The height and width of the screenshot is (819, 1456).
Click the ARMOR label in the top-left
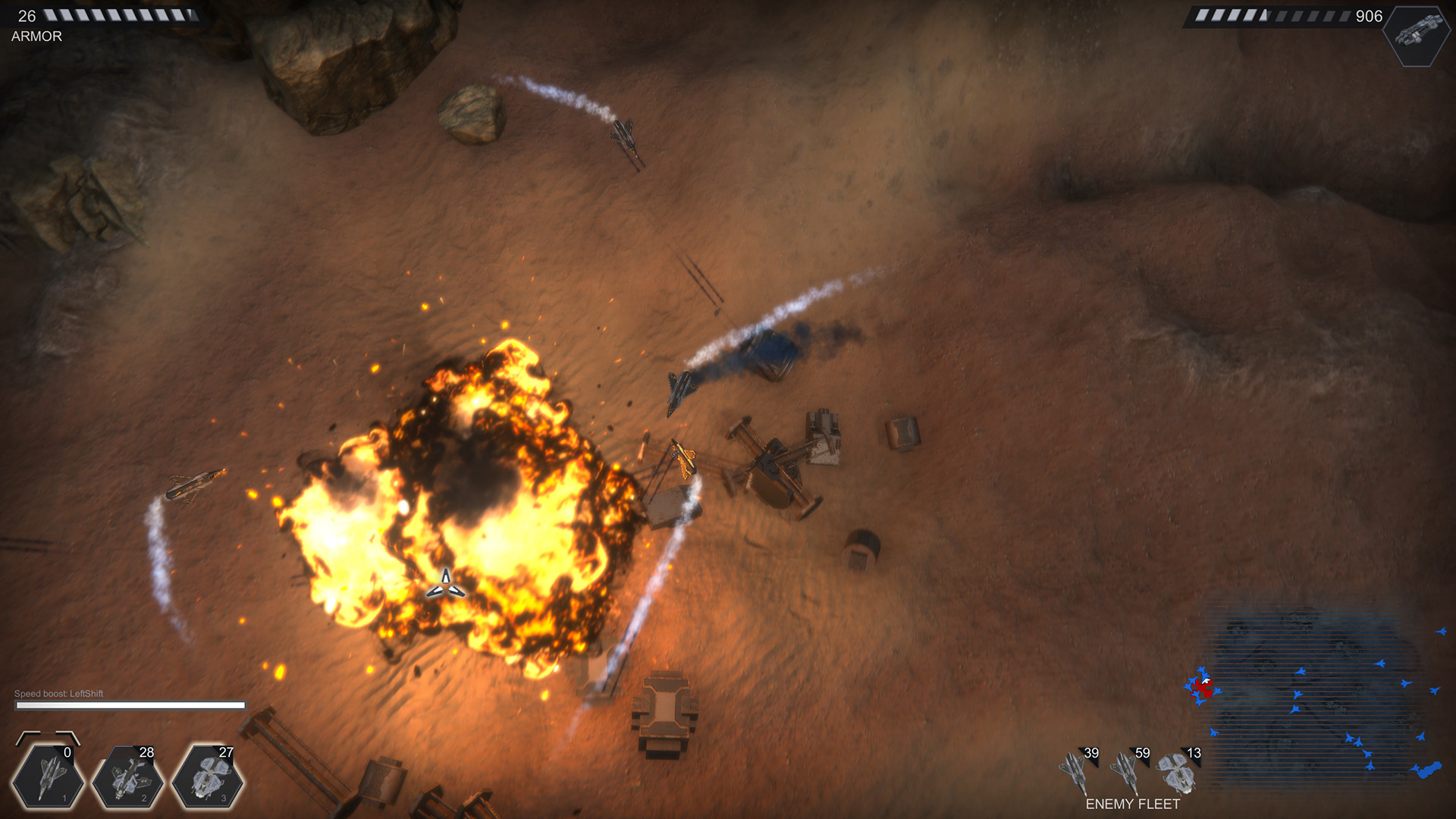[x=36, y=36]
